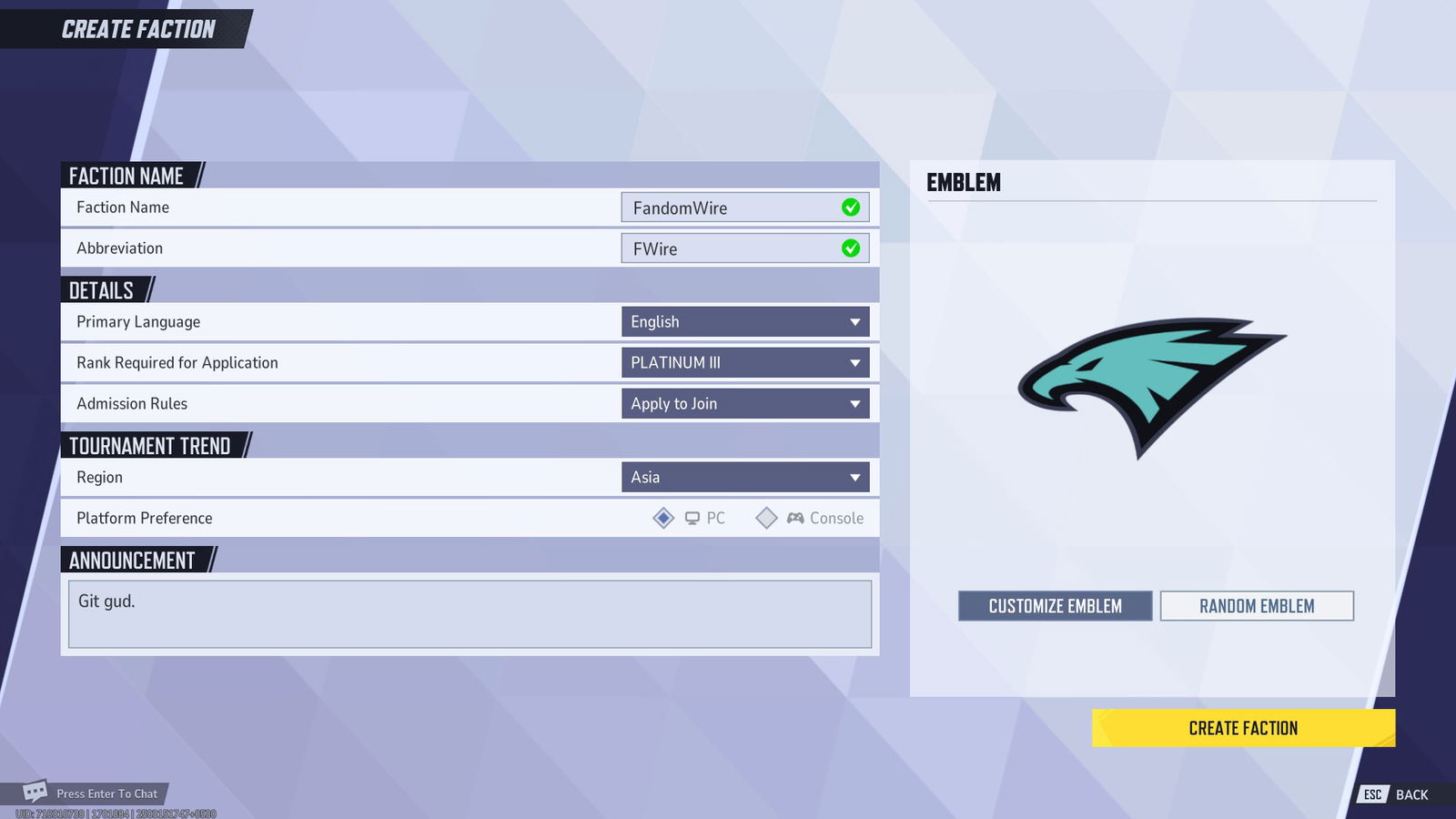The height and width of the screenshot is (819, 1456).
Task: Select the PC platform preference
Action: (x=662, y=518)
